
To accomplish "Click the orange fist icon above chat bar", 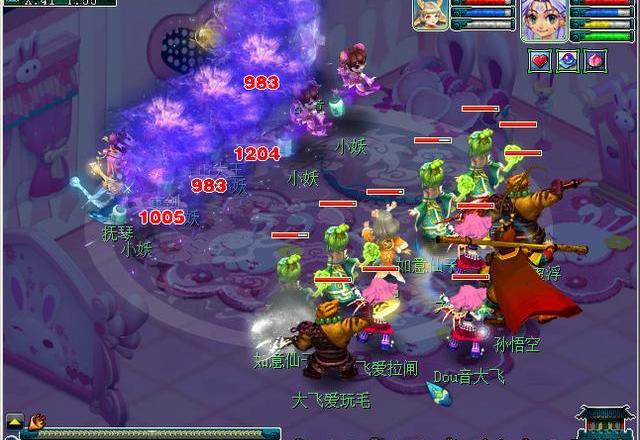I will tap(37, 420).
